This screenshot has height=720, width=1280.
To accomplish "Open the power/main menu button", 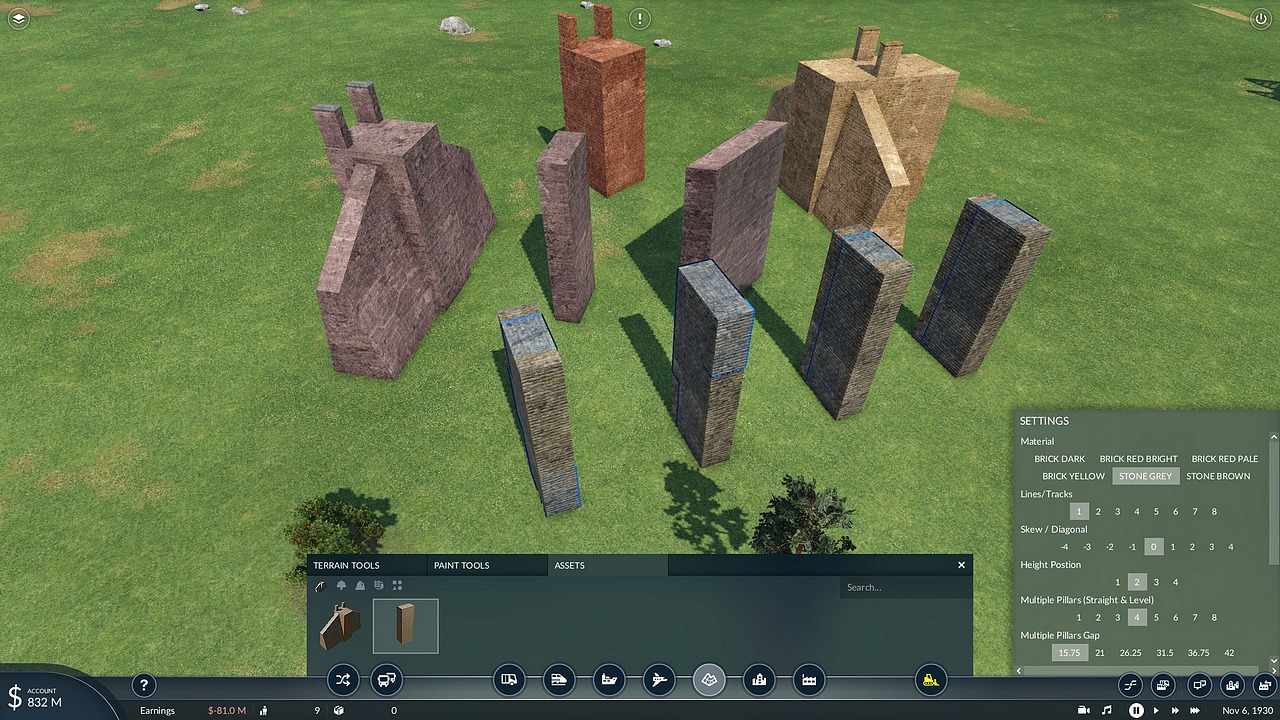I will point(1260,18).
